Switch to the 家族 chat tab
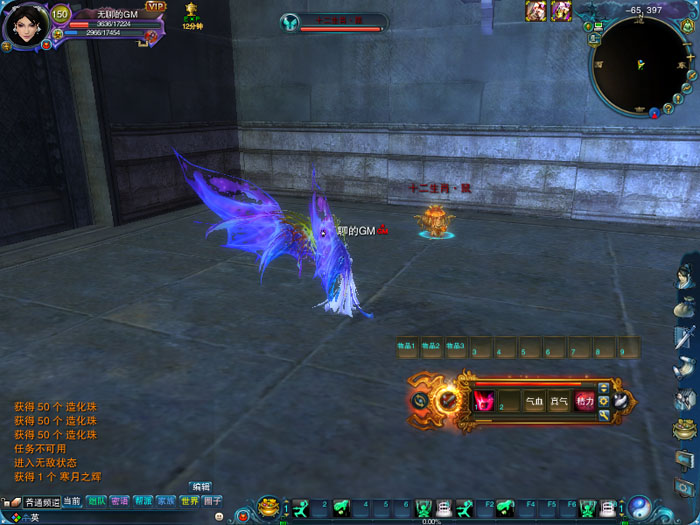 click(x=166, y=501)
